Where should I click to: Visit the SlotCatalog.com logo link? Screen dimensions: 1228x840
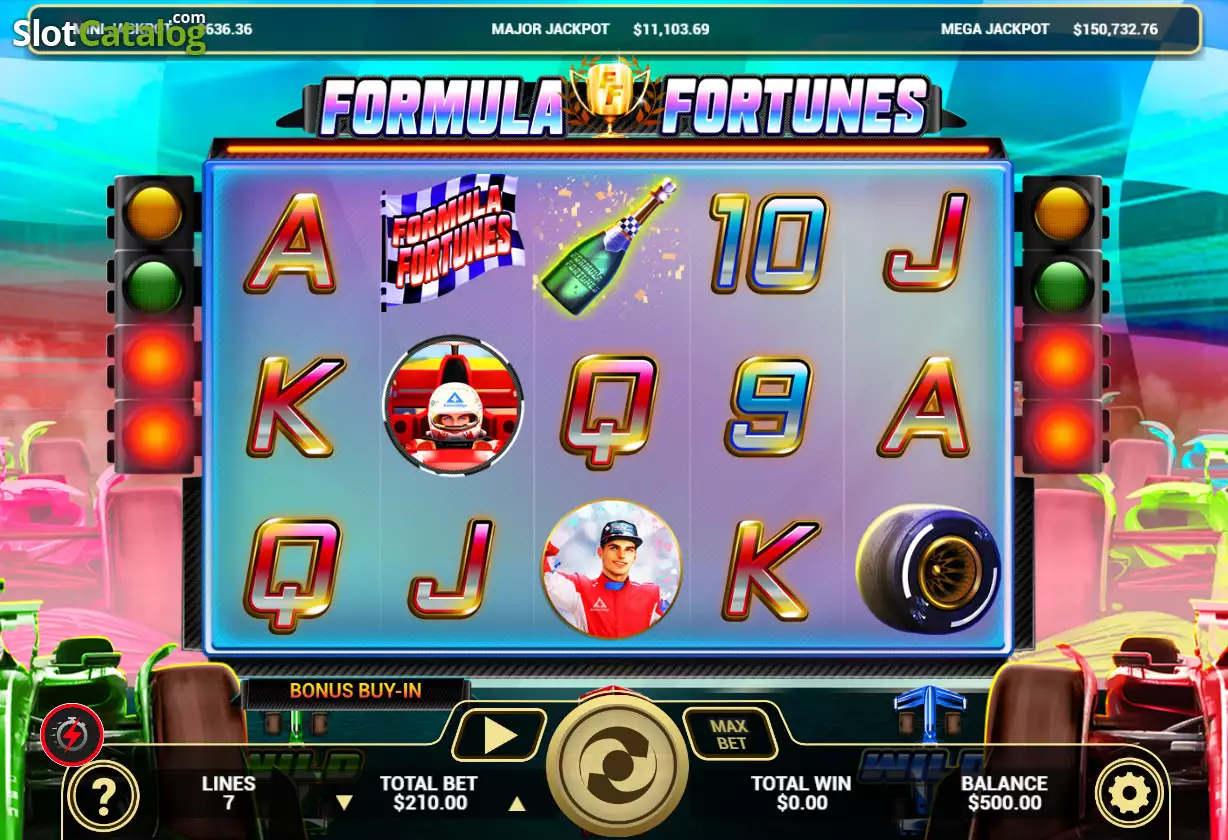click(x=109, y=33)
